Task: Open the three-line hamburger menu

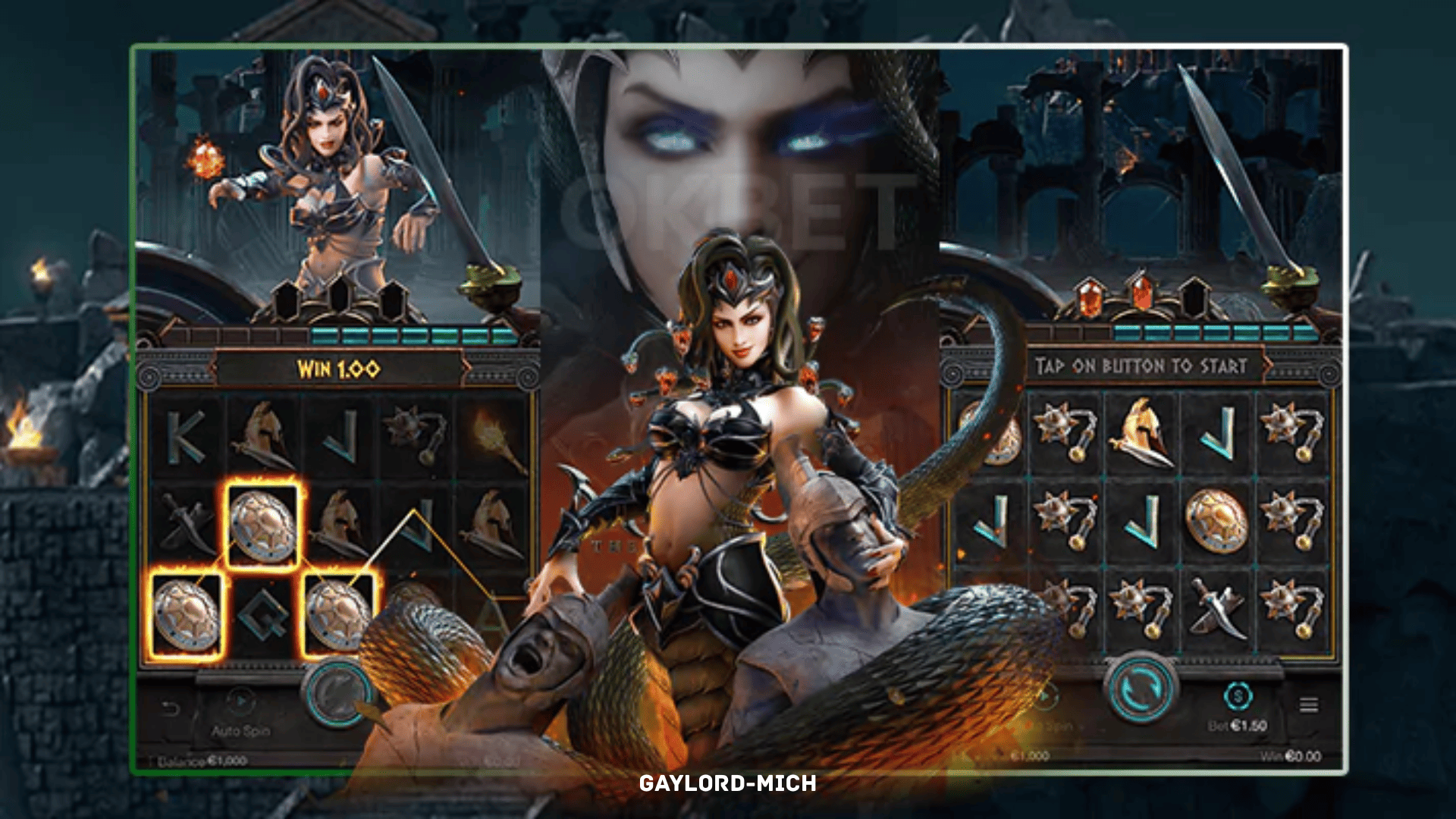Action: (x=1308, y=705)
